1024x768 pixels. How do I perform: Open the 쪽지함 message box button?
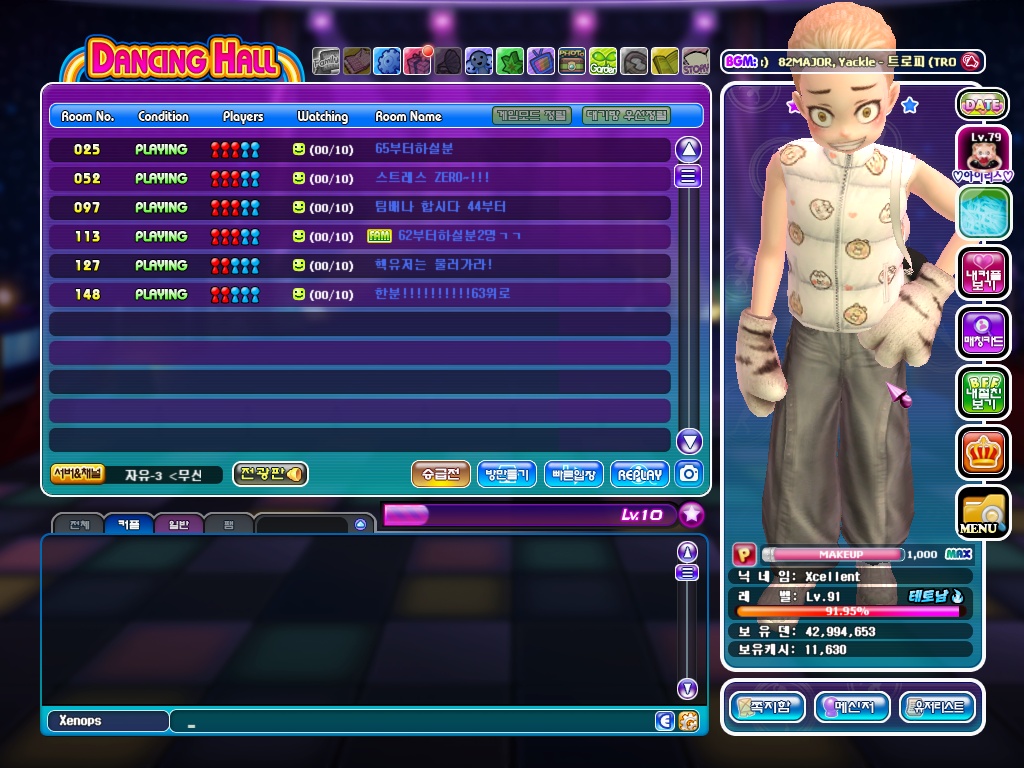[x=767, y=707]
